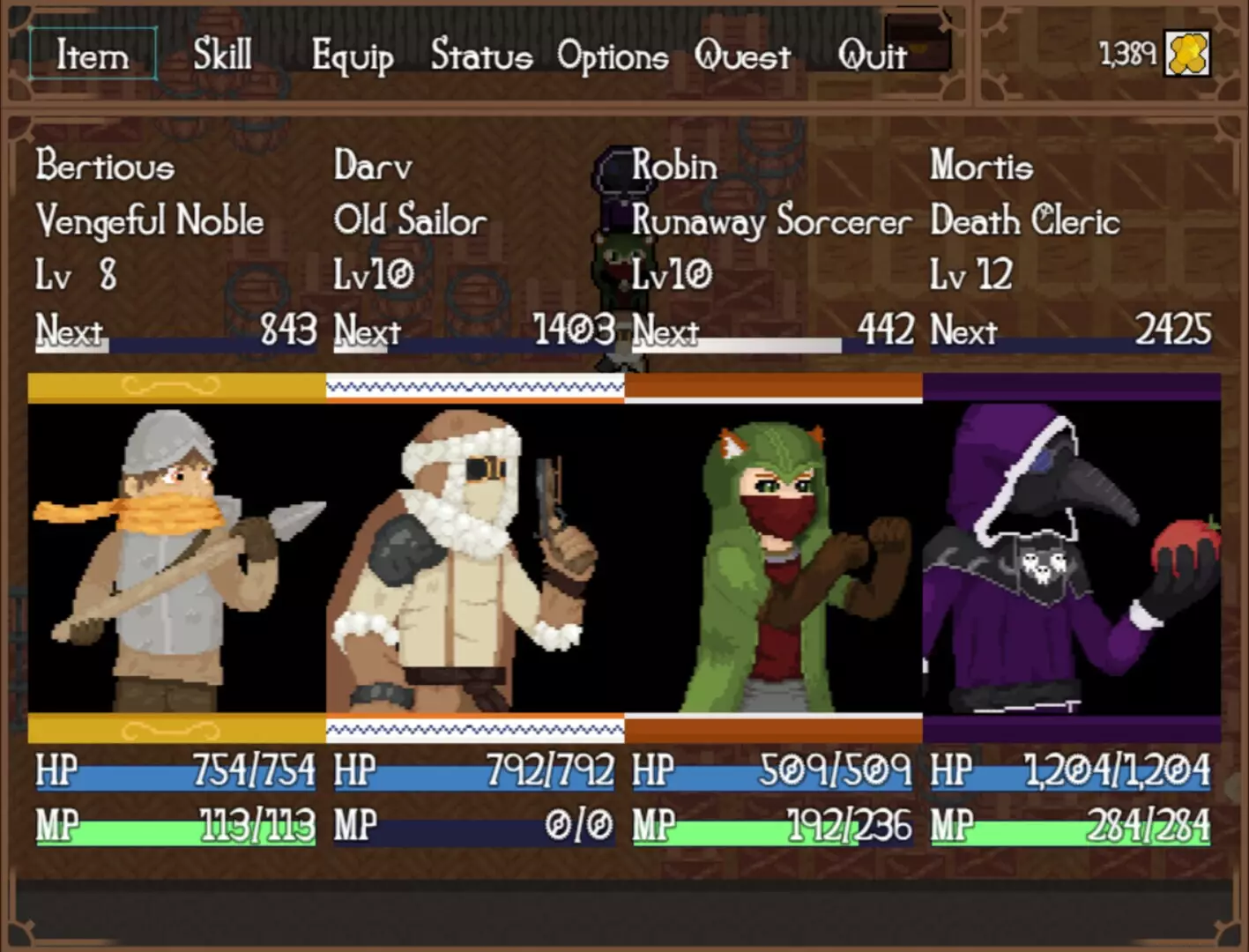
Task: Open the Options menu
Action: (x=613, y=56)
